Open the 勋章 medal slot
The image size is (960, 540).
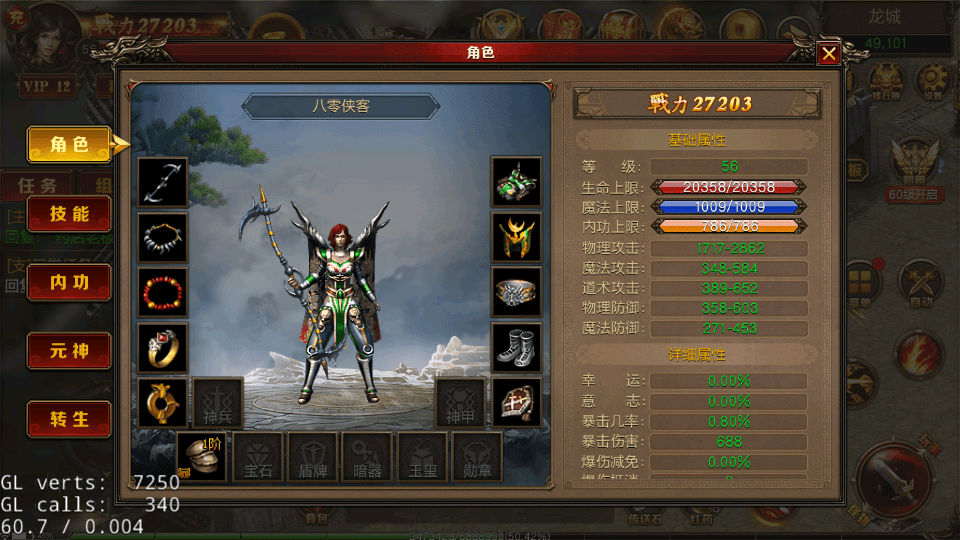476,457
